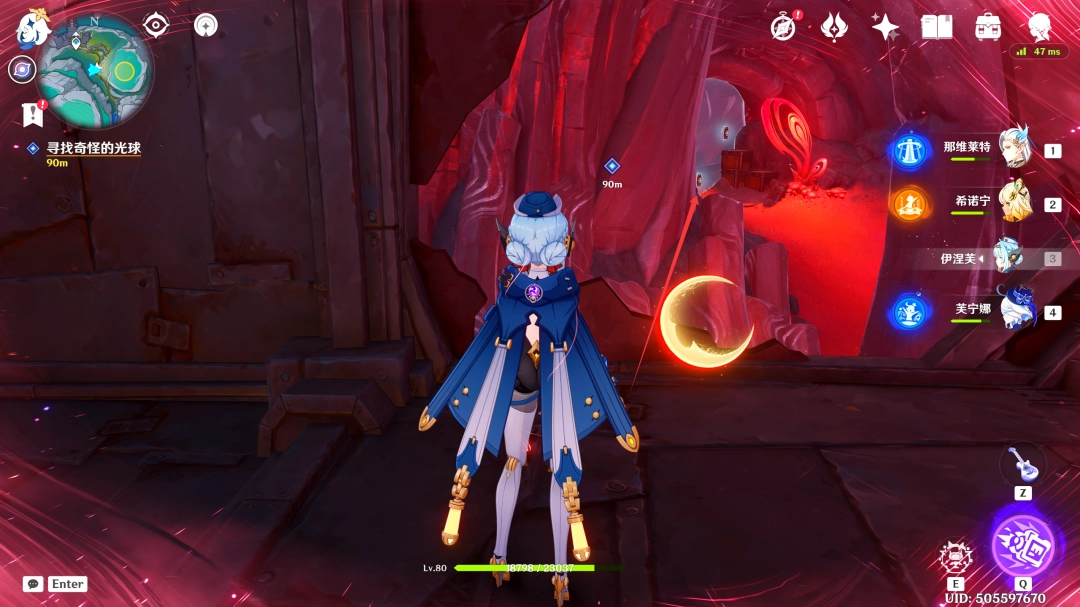Click the four-pointed star icon
This screenshot has width=1080, height=607.
pyautogui.click(x=885, y=27)
